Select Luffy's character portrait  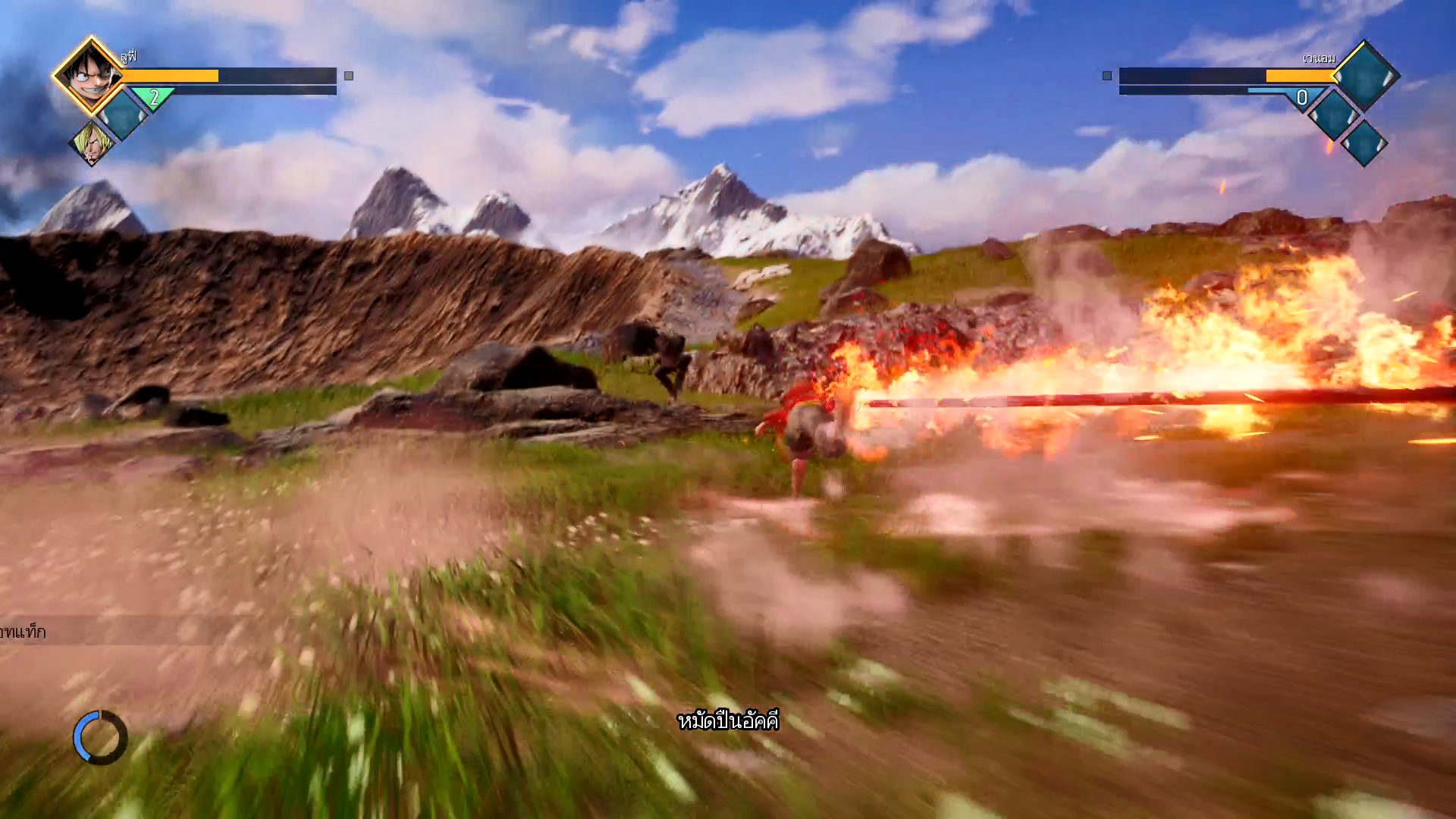click(90, 75)
